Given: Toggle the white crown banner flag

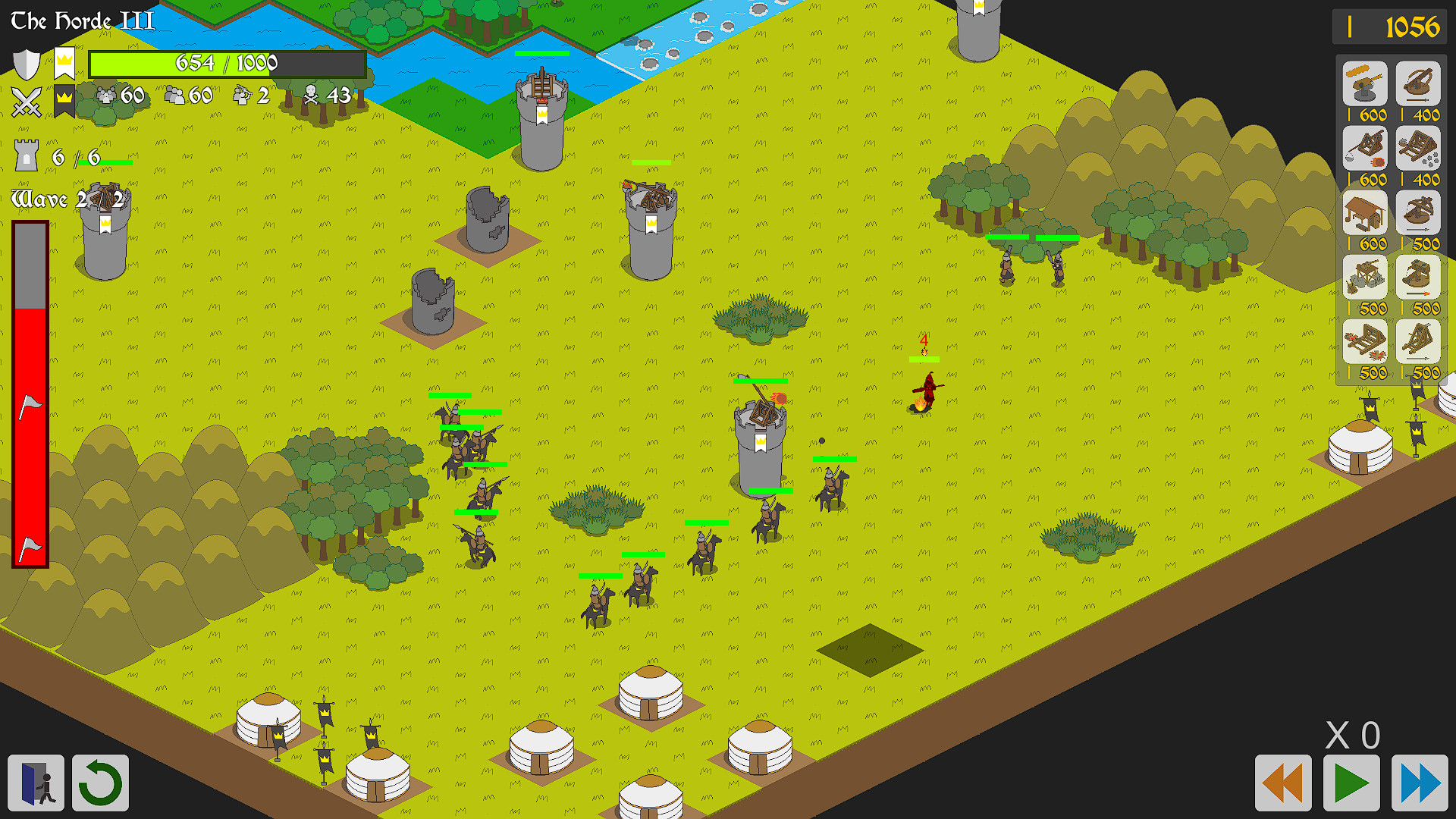Looking at the screenshot, I should click(x=64, y=61).
